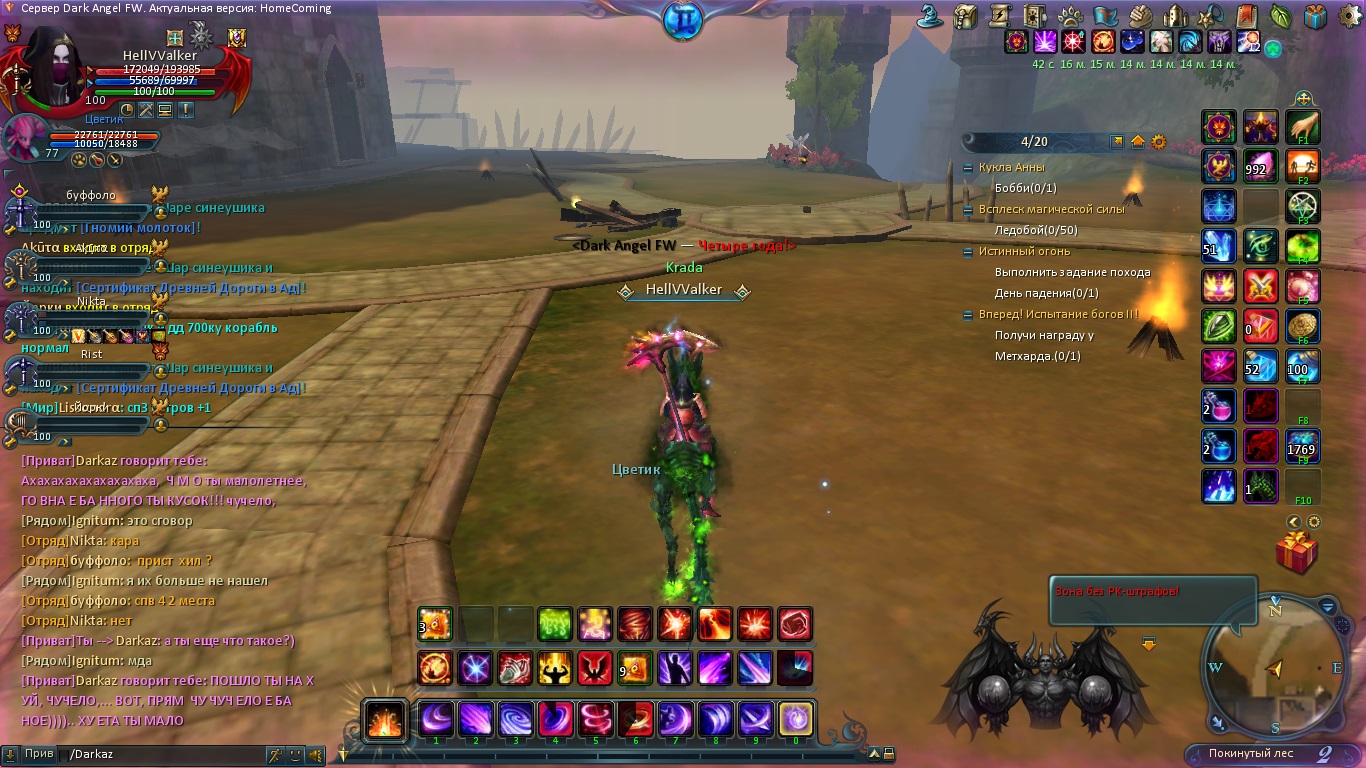Open the backpack inventory icon
This screenshot has width=1366, height=768.
coord(965,16)
